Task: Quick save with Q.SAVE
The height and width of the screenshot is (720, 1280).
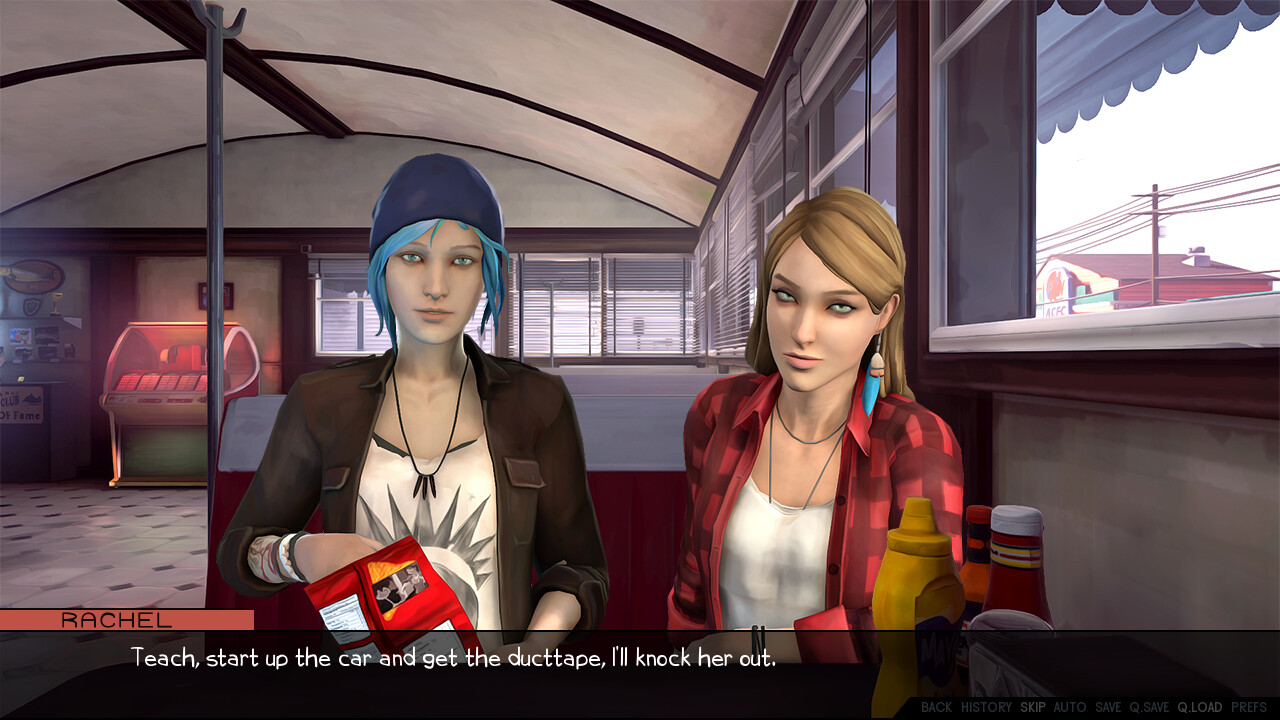Action: point(1149,707)
